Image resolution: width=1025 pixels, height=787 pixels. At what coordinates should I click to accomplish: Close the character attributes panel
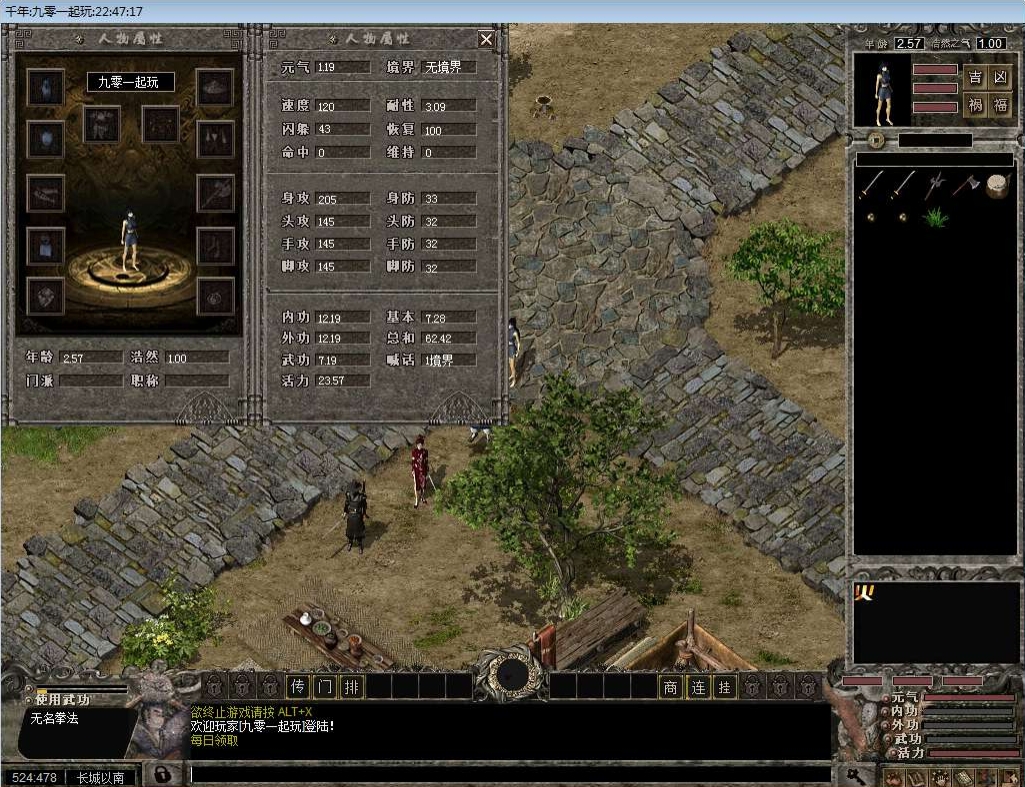point(486,39)
